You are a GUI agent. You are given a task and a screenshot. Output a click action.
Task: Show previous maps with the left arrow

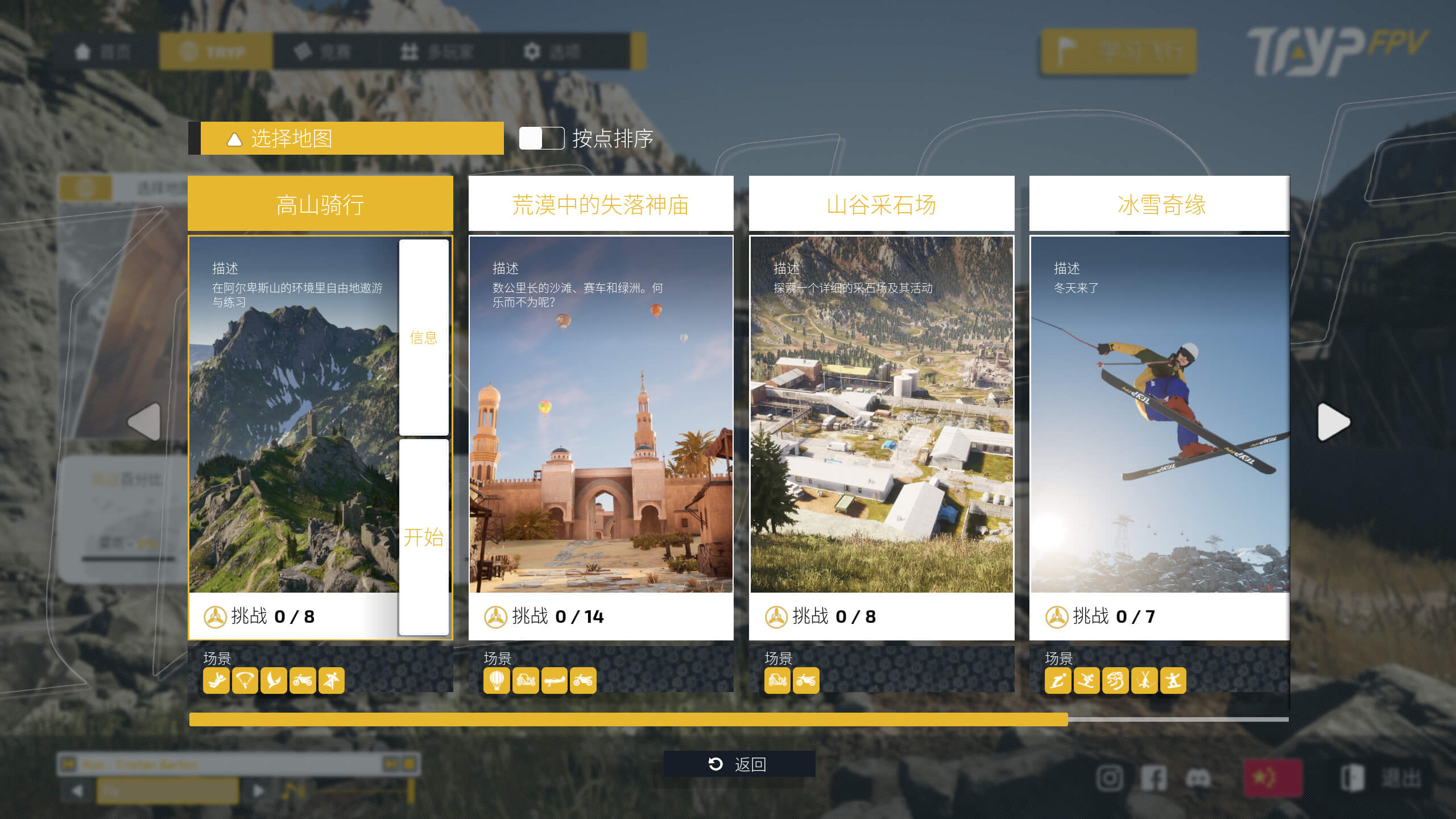145,422
